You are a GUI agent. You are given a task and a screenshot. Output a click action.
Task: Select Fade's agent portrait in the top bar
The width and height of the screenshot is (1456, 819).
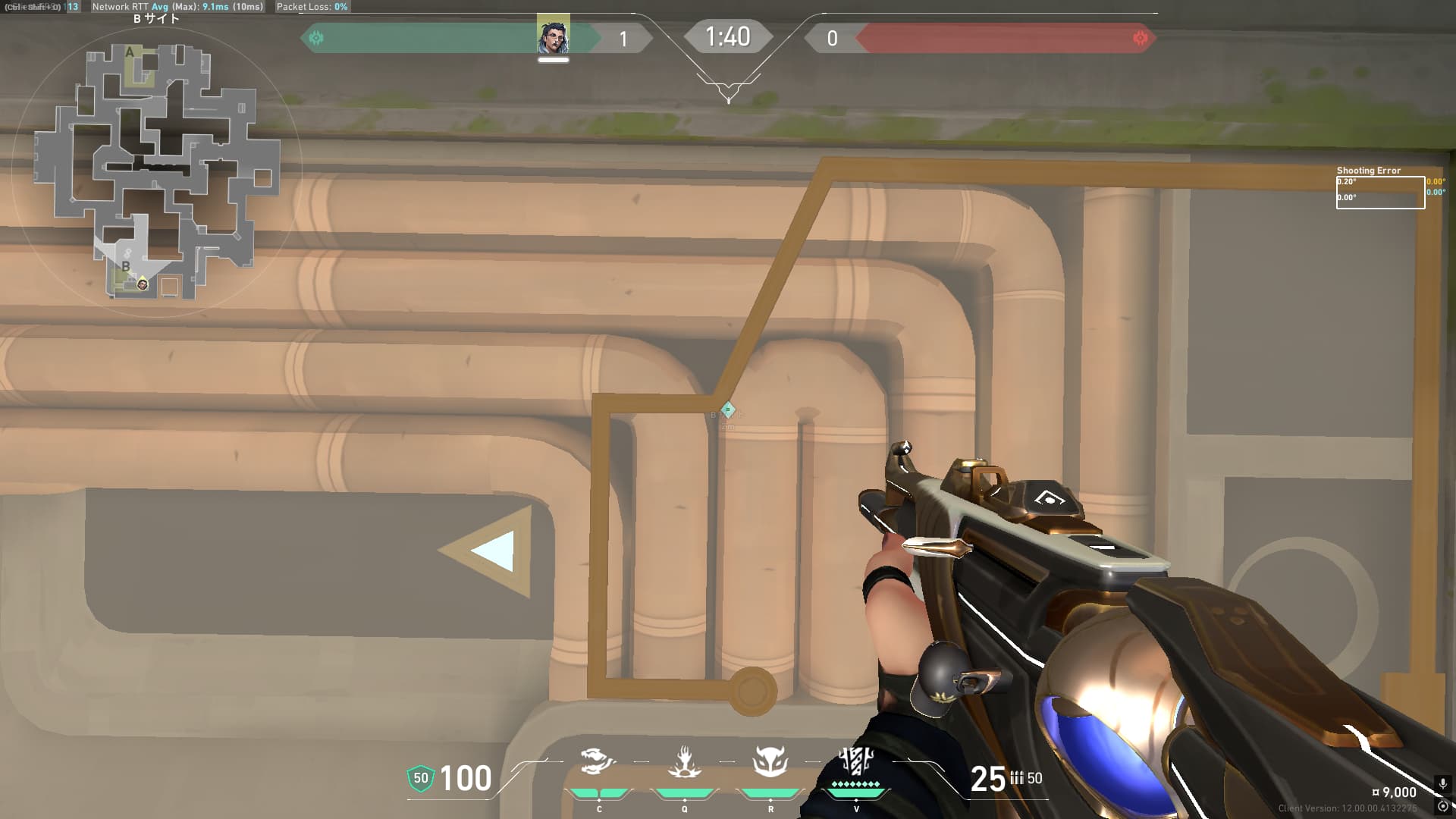click(553, 36)
